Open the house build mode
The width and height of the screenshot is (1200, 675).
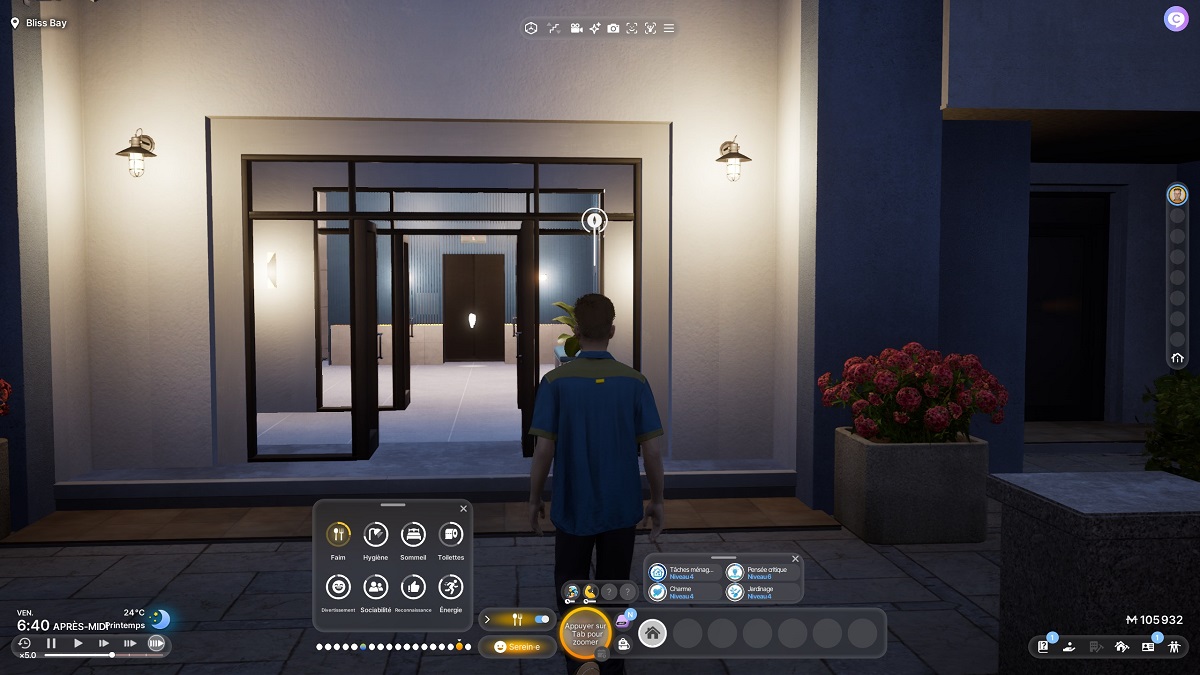[x=1121, y=647]
